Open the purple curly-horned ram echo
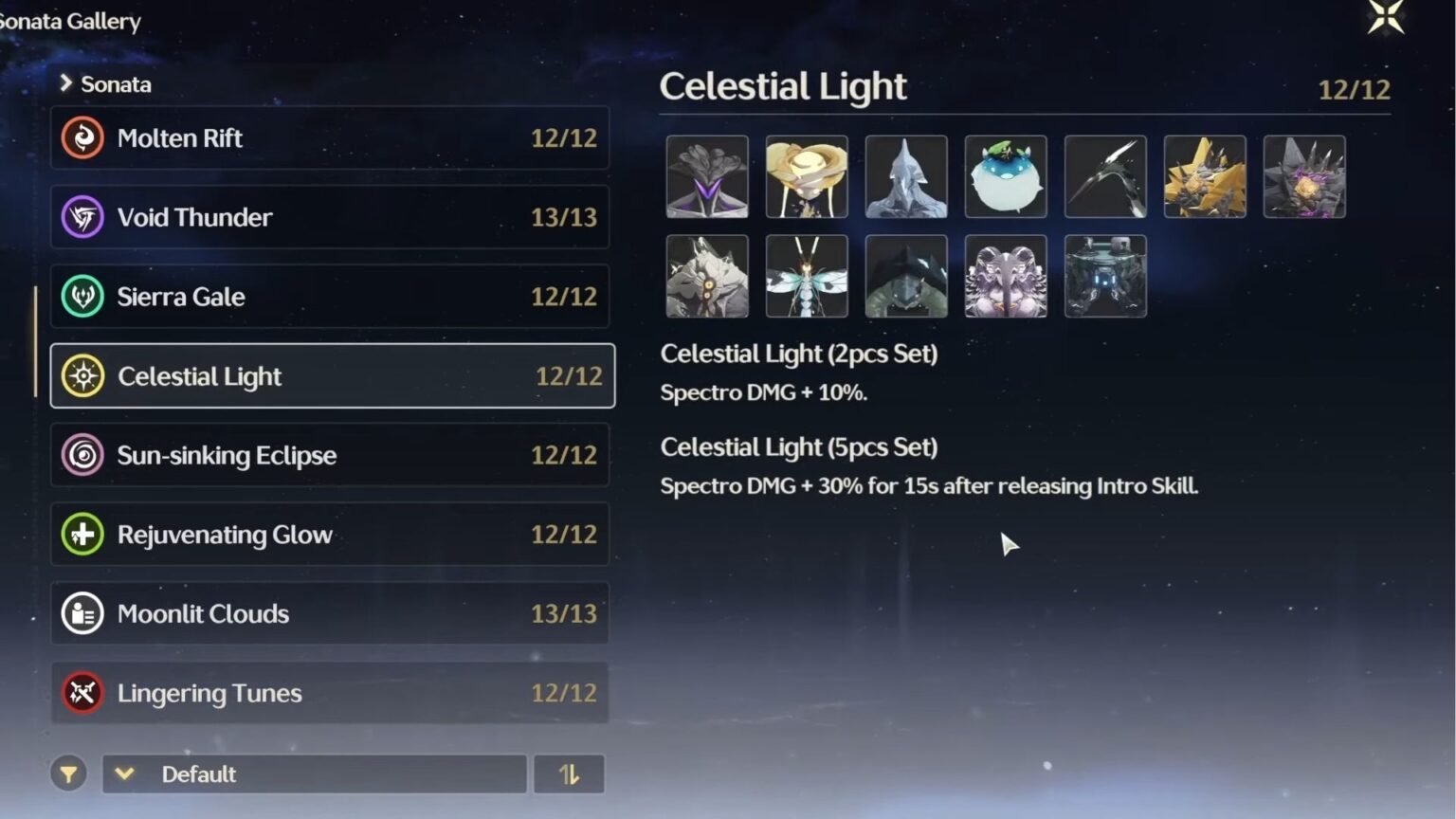Image resolution: width=1456 pixels, height=819 pixels. point(1006,277)
